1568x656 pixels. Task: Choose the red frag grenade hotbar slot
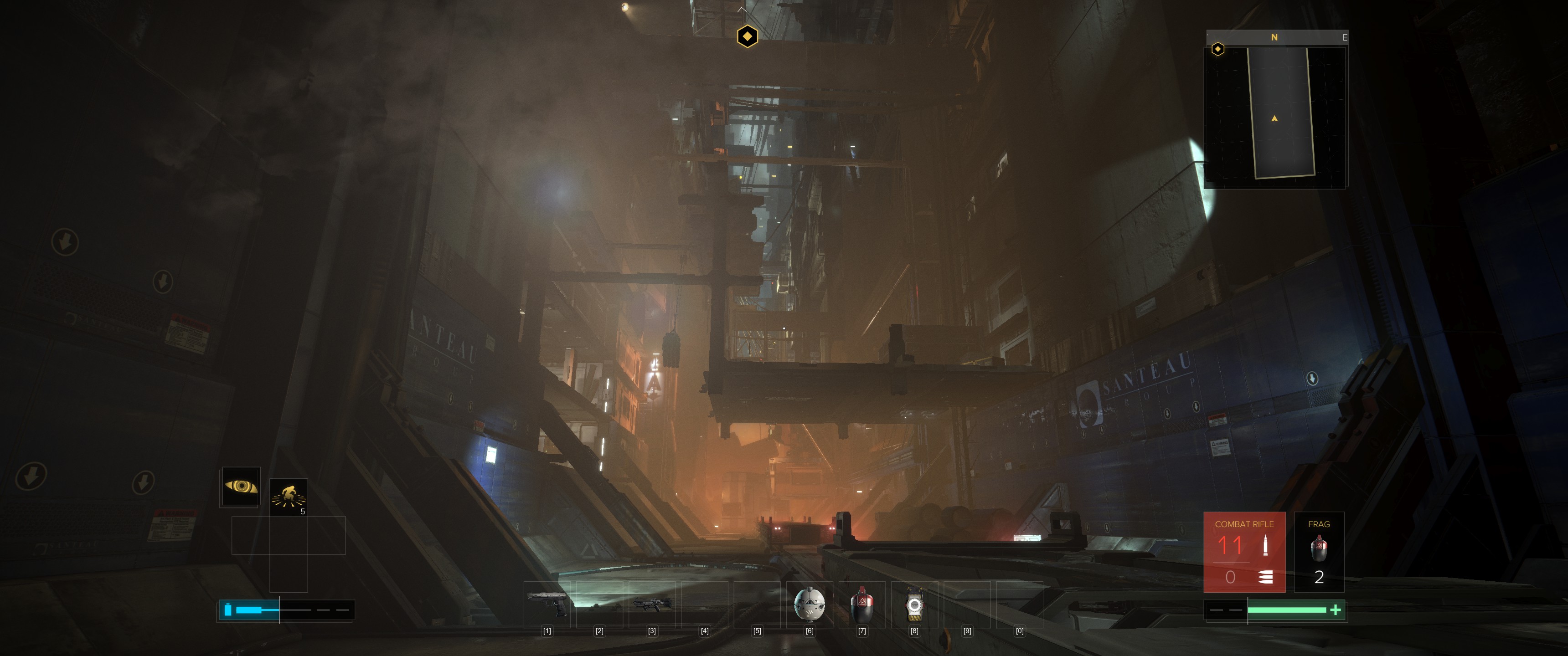pyautogui.click(x=862, y=604)
